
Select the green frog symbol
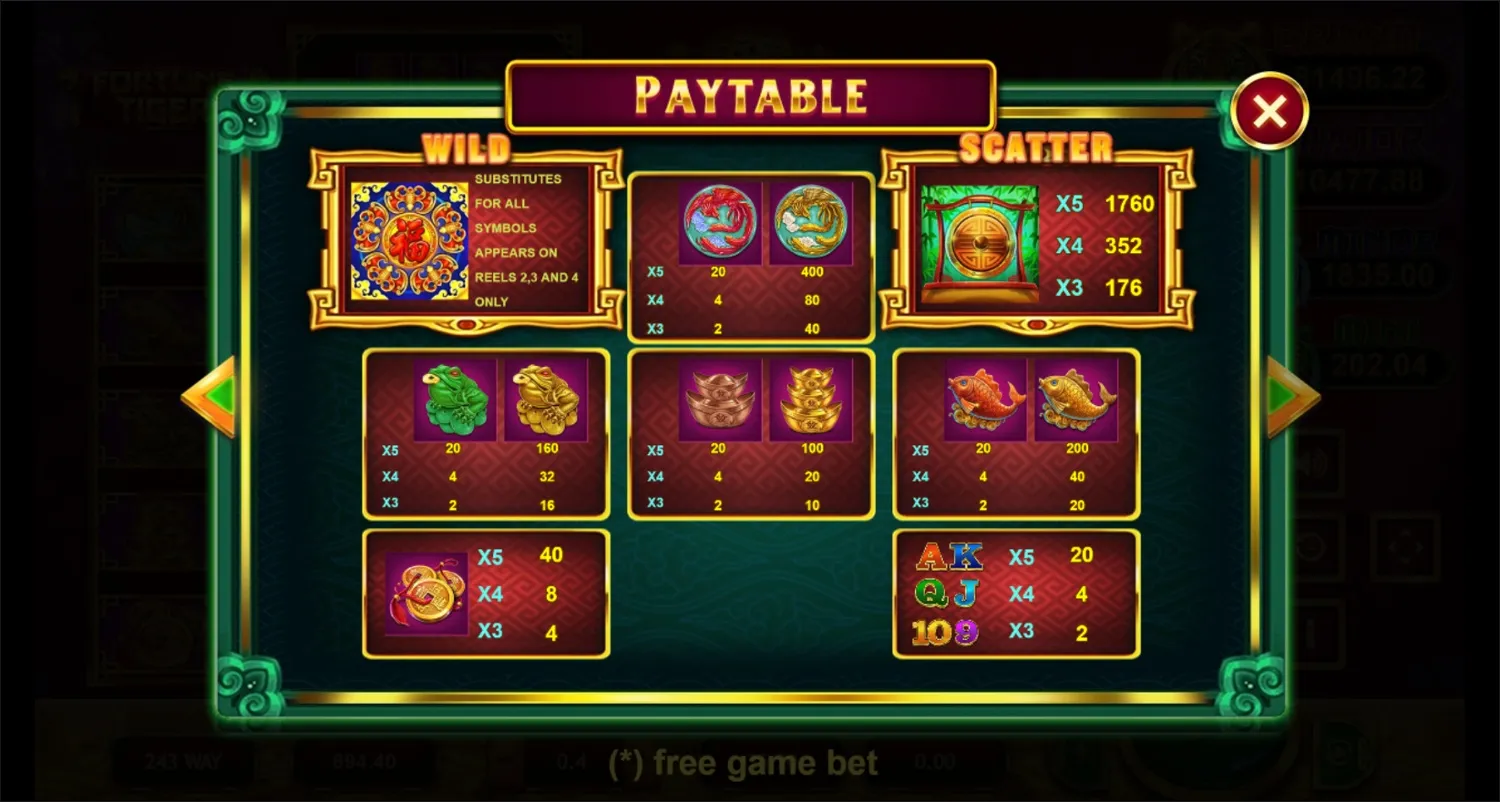click(x=455, y=398)
